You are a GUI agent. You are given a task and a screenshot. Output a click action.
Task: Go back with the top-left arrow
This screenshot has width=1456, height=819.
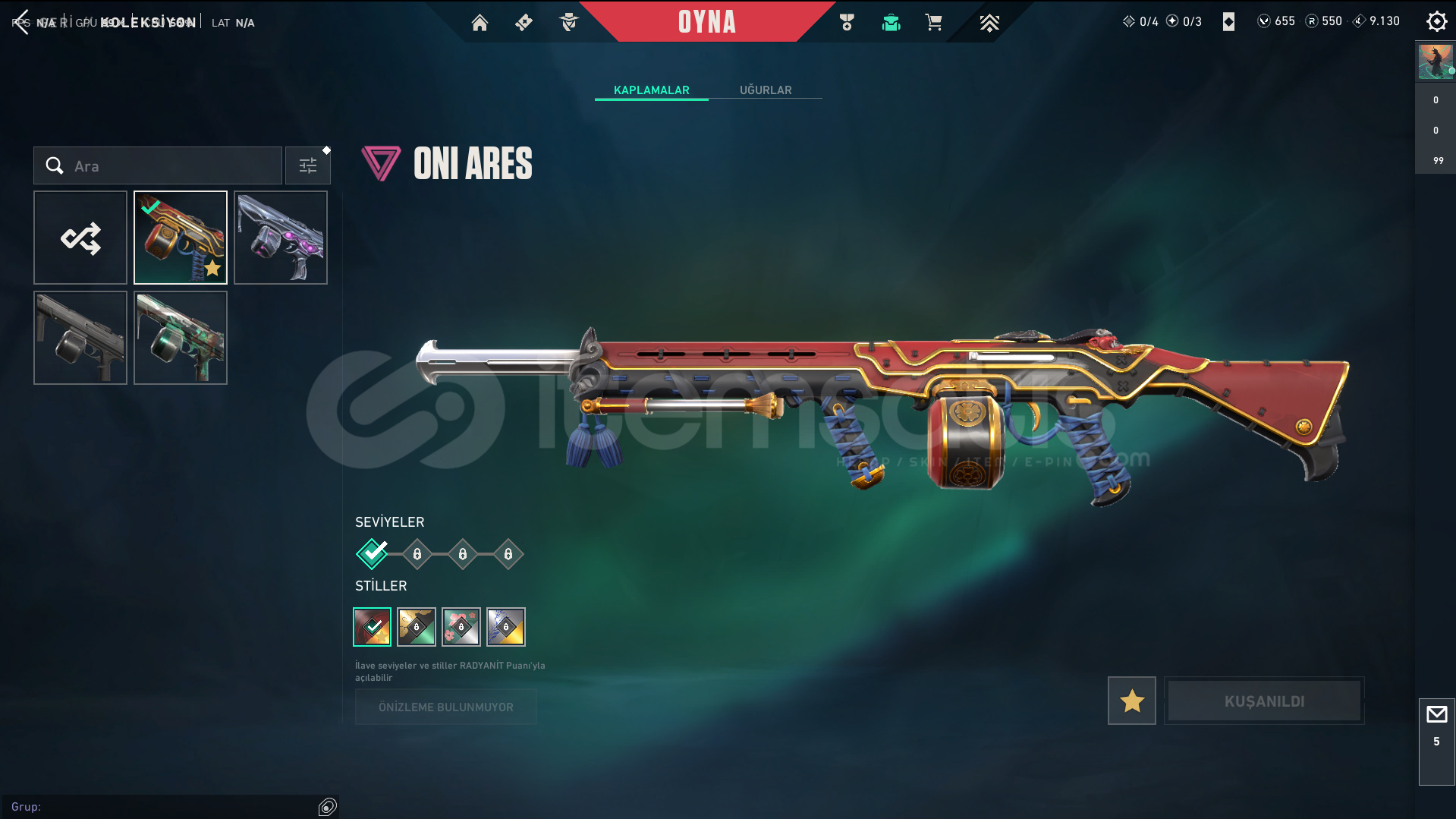[21, 22]
